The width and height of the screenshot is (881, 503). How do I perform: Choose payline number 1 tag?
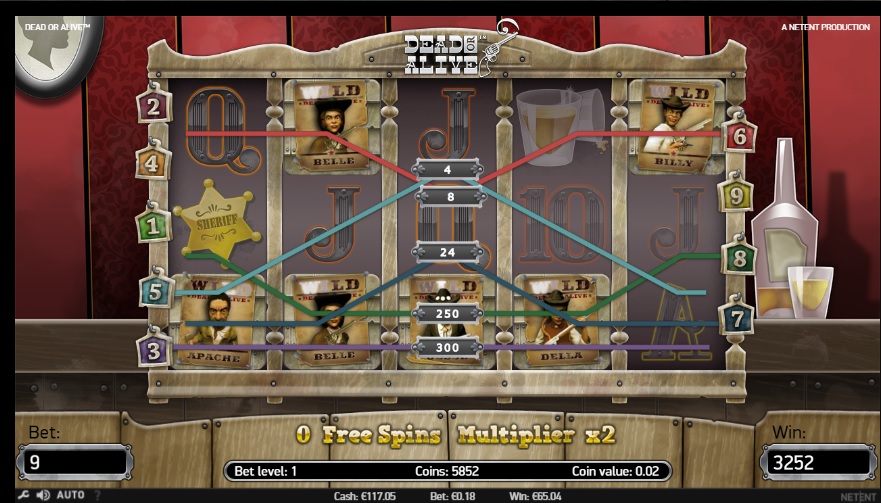[x=153, y=226]
